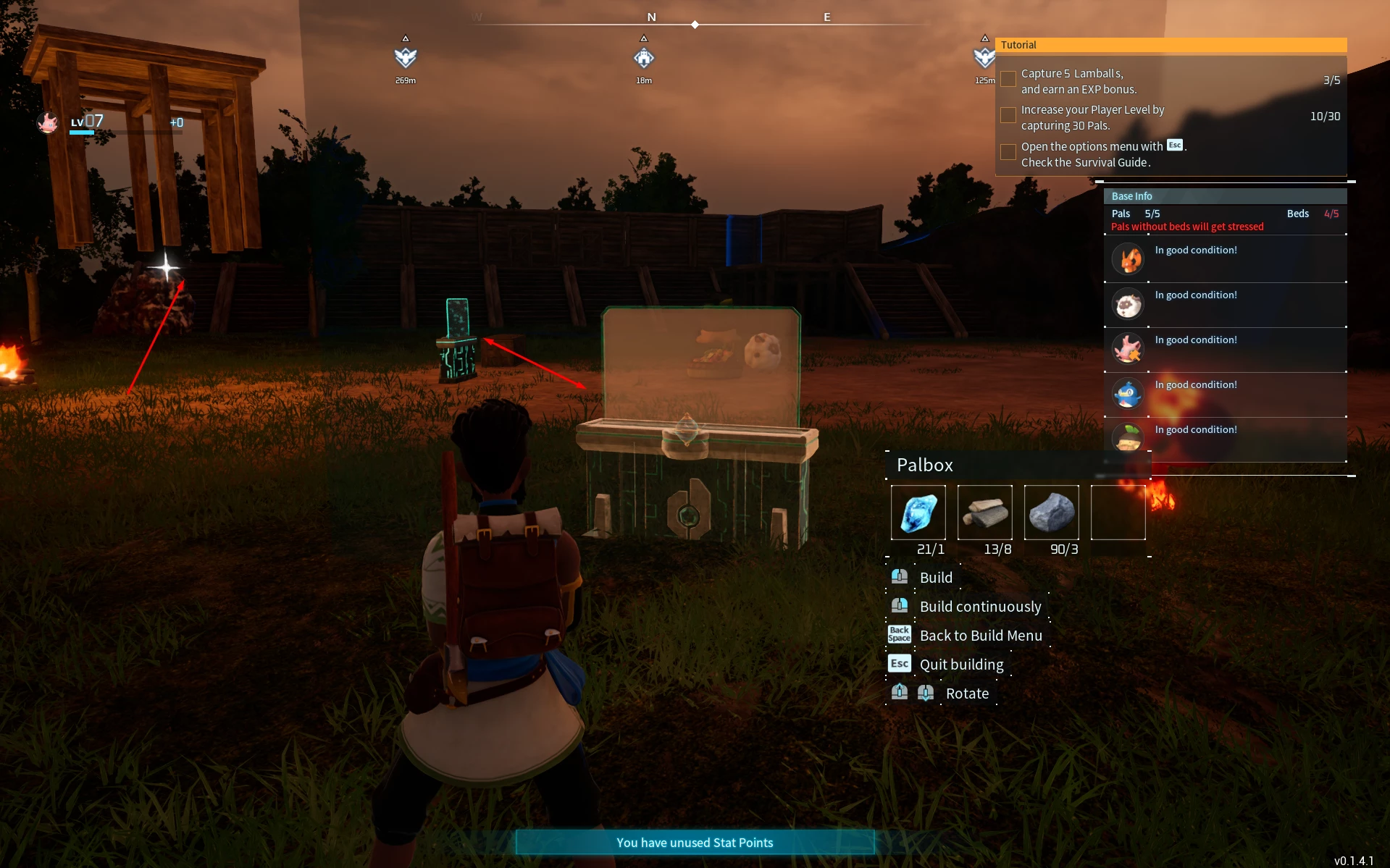The height and width of the screenshot is (868, 1390).
Task: Select the base marker showing 18m on compass
Action: 644,58
